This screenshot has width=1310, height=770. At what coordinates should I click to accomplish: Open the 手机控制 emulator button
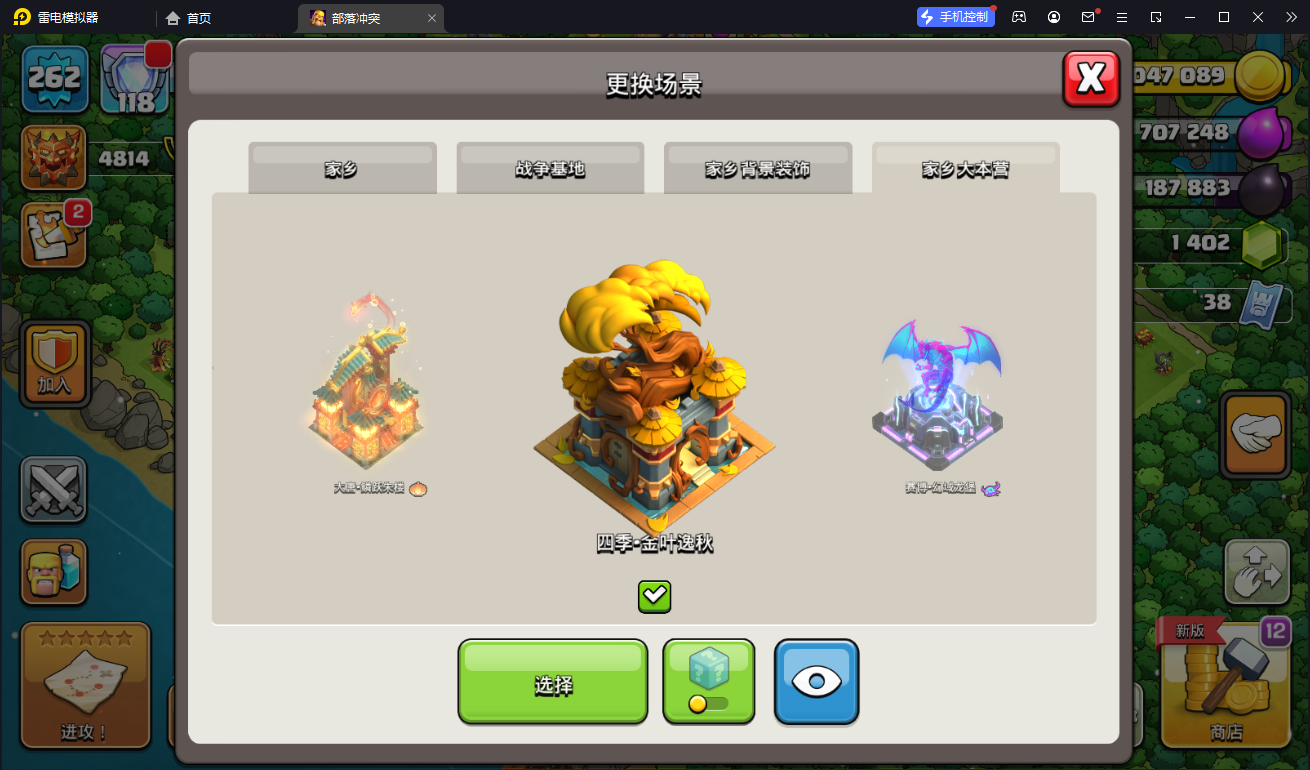tap(955, 17)
